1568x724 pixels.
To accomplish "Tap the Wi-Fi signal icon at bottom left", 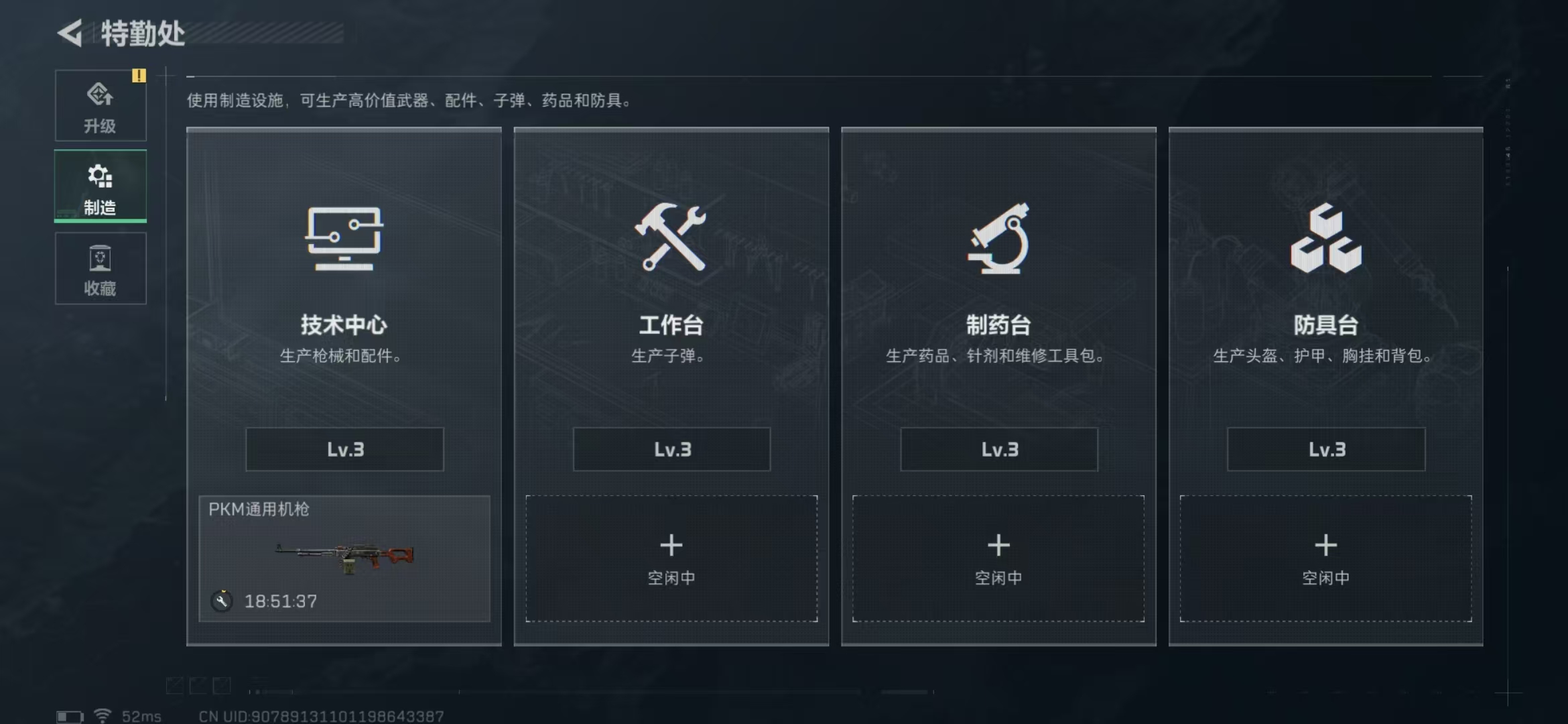I will (101, 715).
